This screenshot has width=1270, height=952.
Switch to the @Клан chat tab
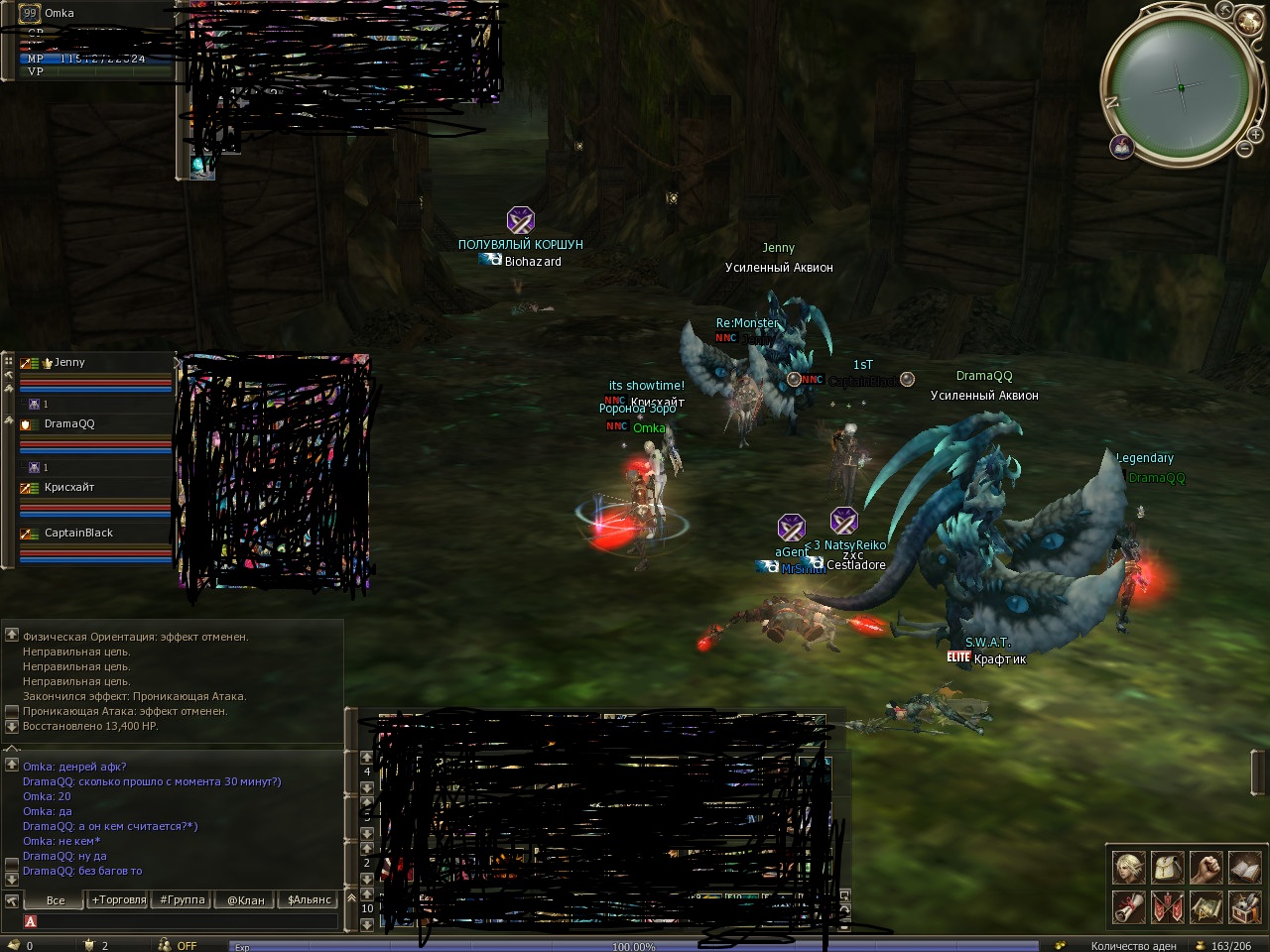246,900
